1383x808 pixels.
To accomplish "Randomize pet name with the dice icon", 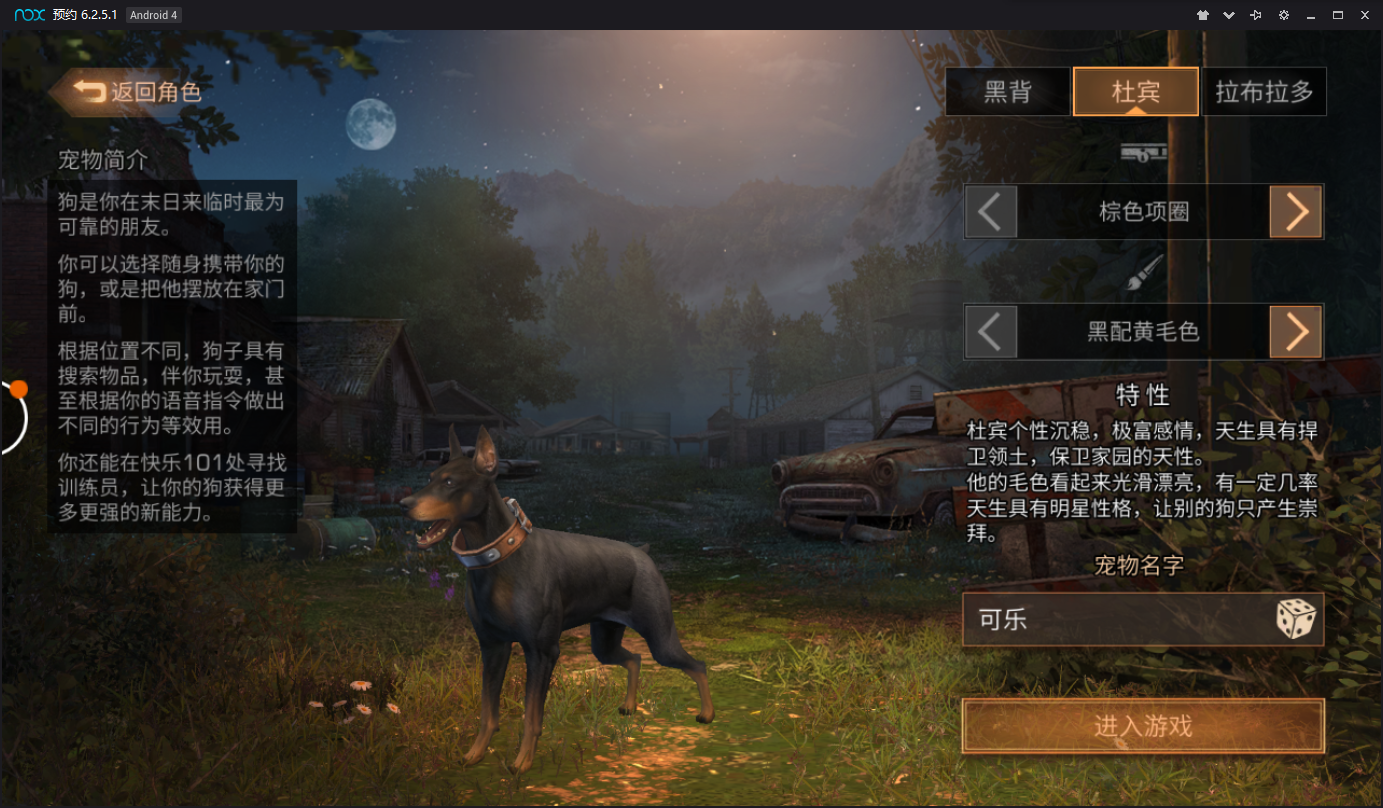I will [x=1296, y=620].
